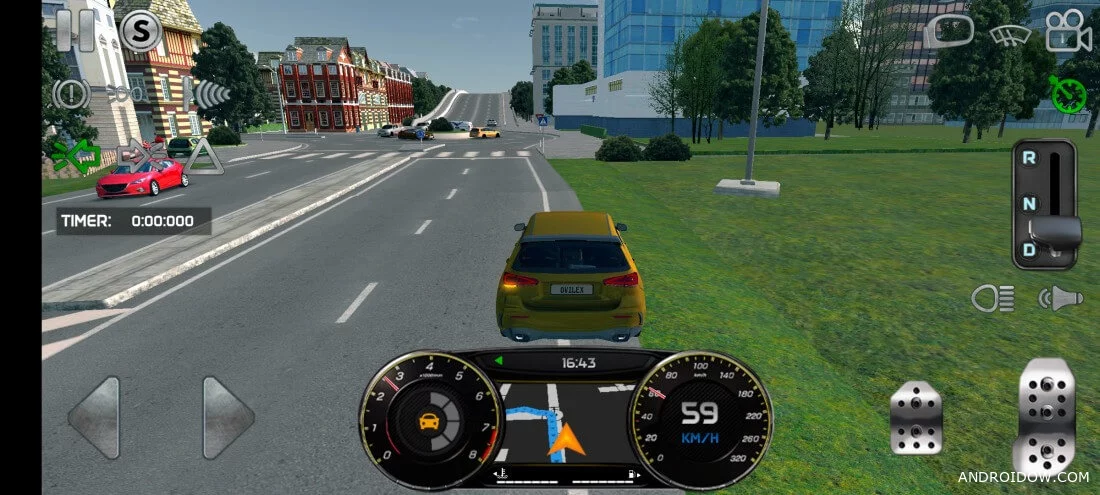Image resolution: width=1100 pixels, height=495 pixels.
Task: Toggle the headlights icon
Action: [993, 298]
